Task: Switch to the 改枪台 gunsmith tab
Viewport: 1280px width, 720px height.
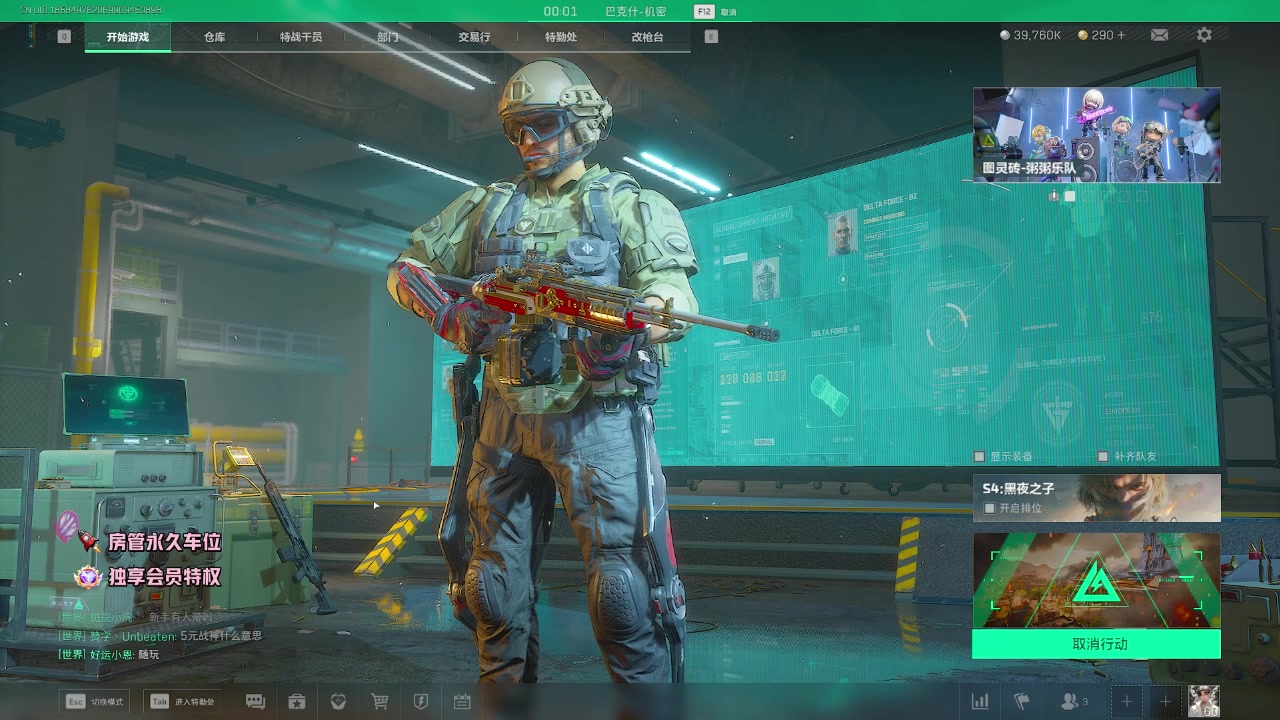Action: (x=647, y=37)
